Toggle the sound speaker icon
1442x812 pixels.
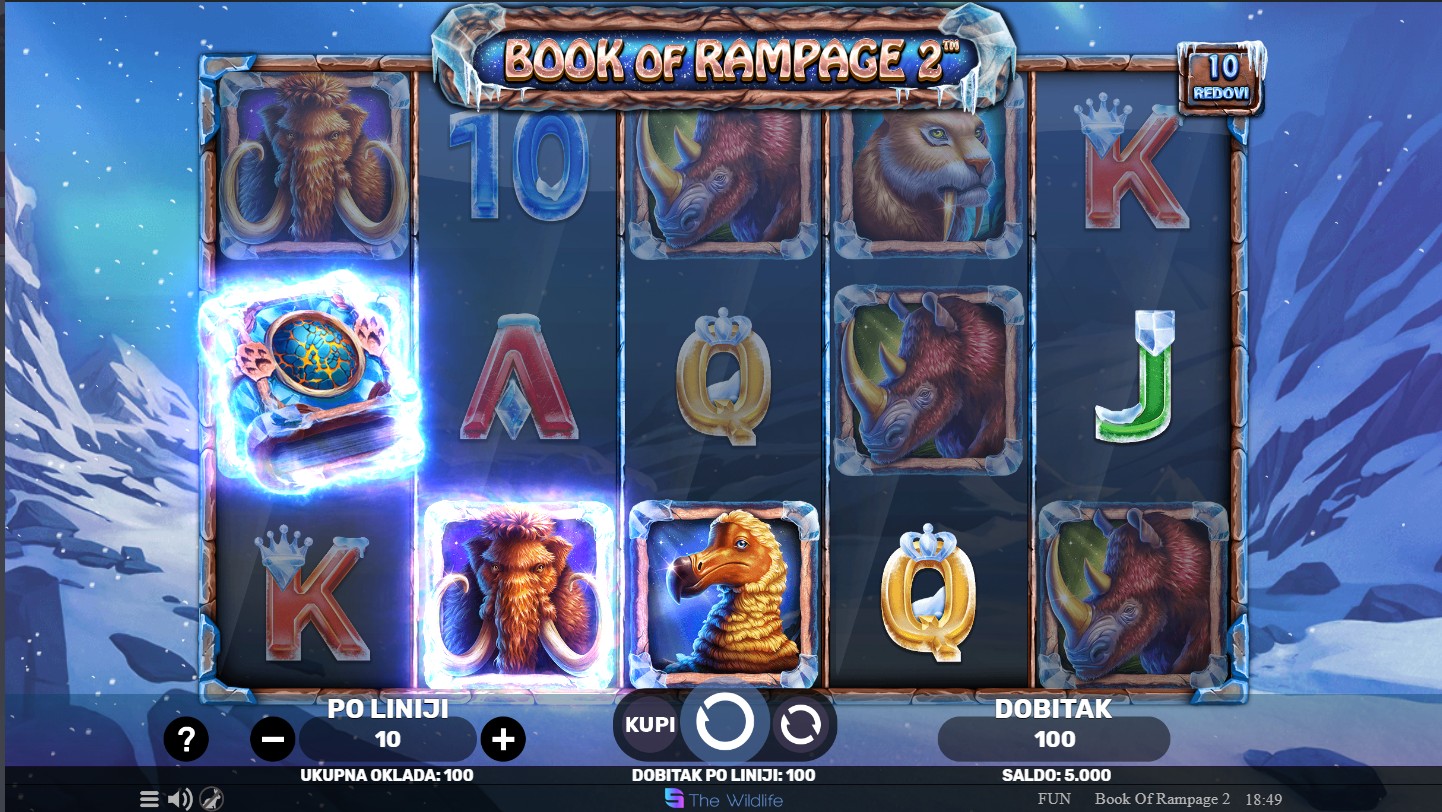click(180, 799)
